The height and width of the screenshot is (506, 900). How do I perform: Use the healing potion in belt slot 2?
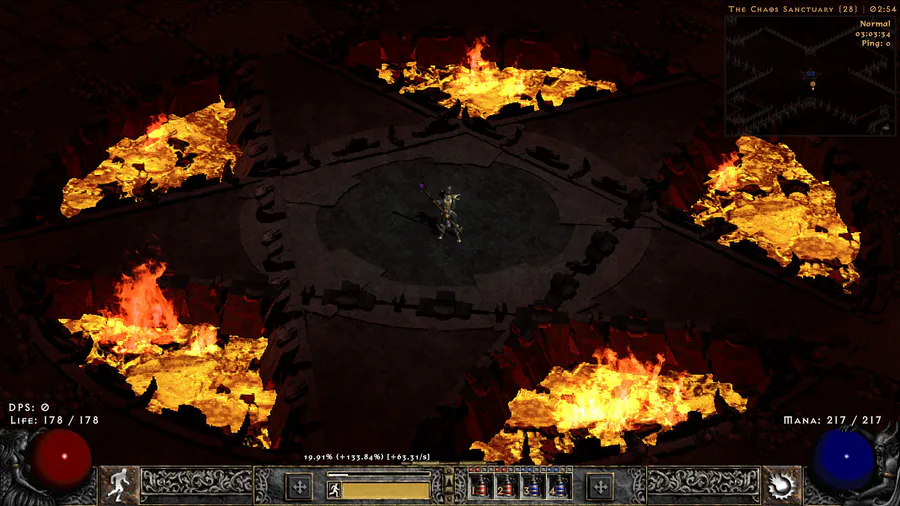506,487
